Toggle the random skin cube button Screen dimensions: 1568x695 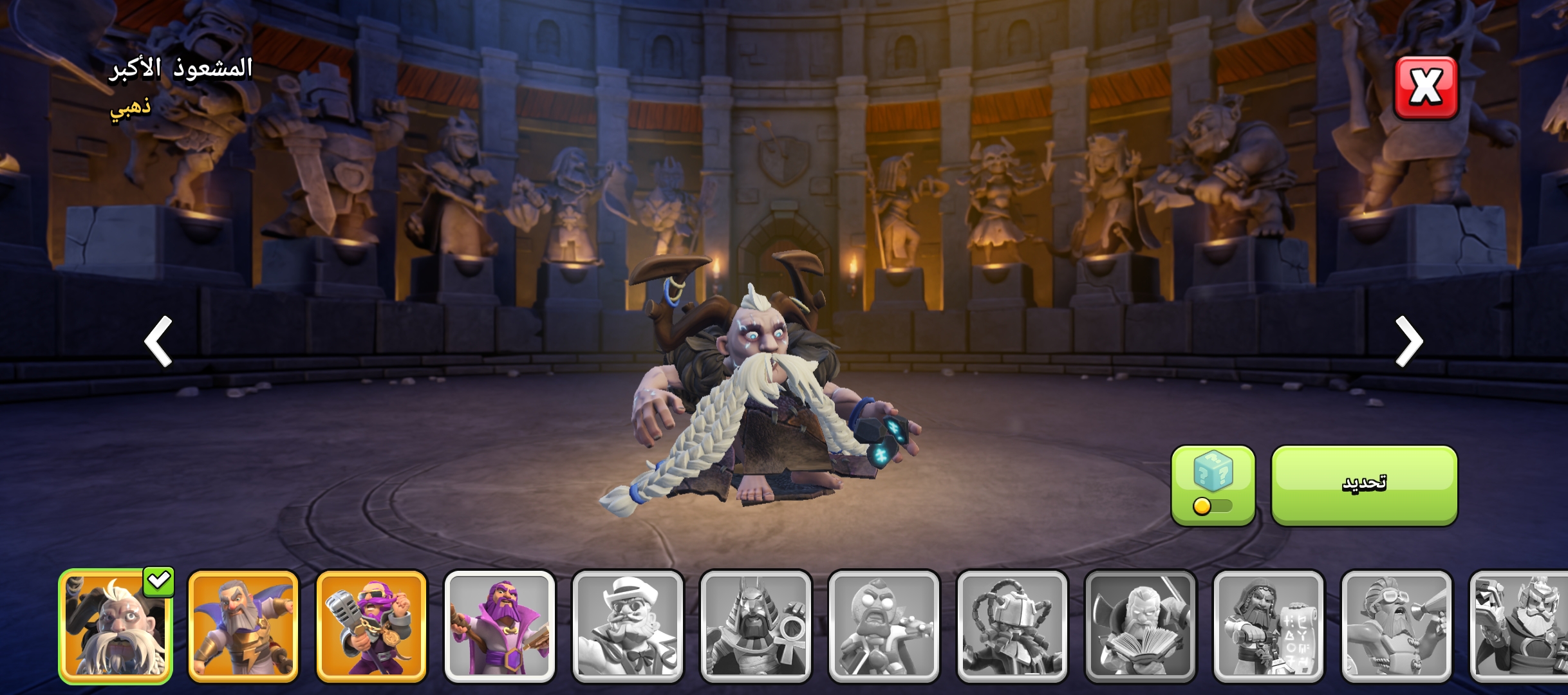[x=1213, y=485]
